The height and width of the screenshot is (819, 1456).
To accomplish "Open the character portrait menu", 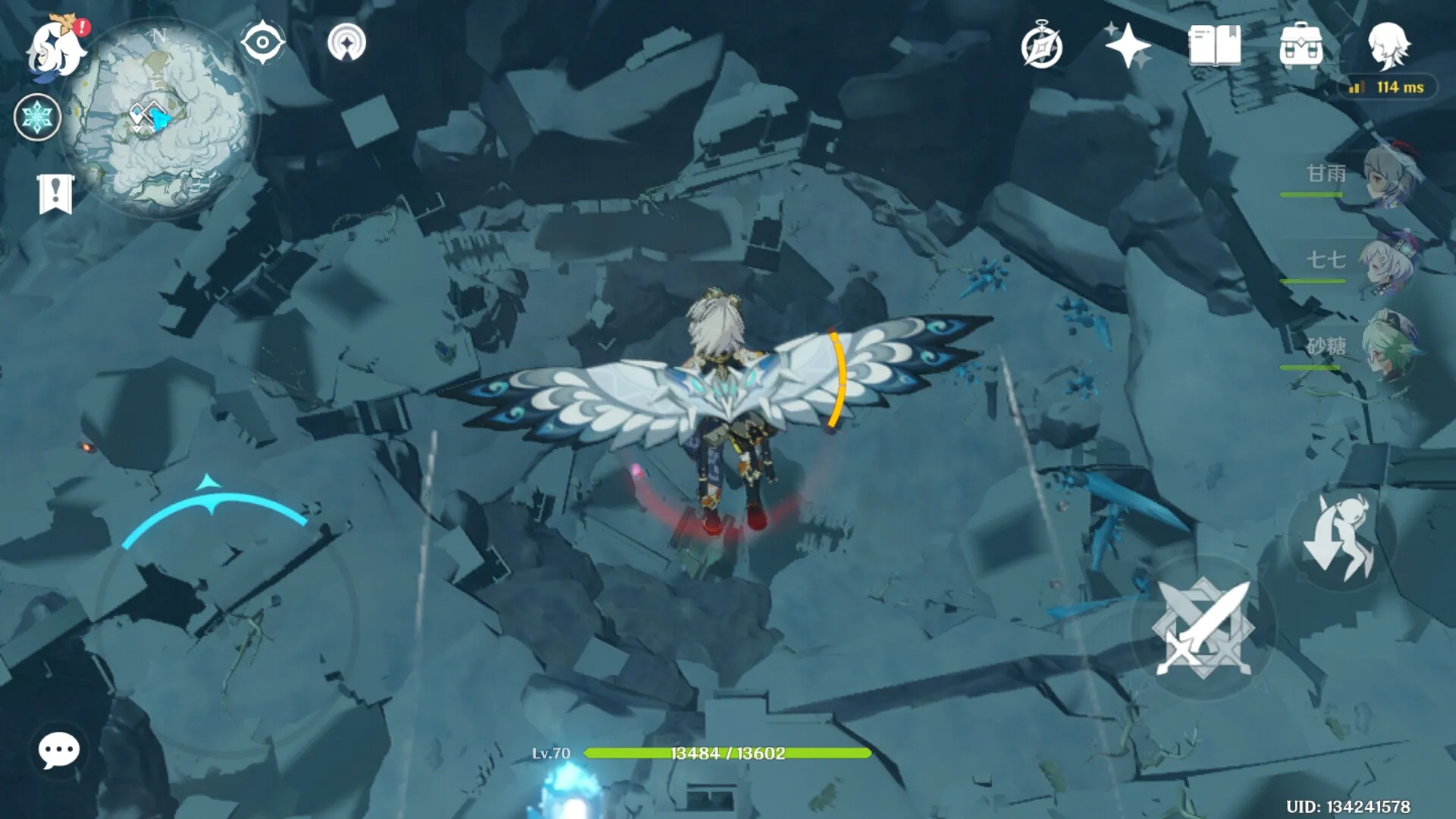I will pos(1388,45).
